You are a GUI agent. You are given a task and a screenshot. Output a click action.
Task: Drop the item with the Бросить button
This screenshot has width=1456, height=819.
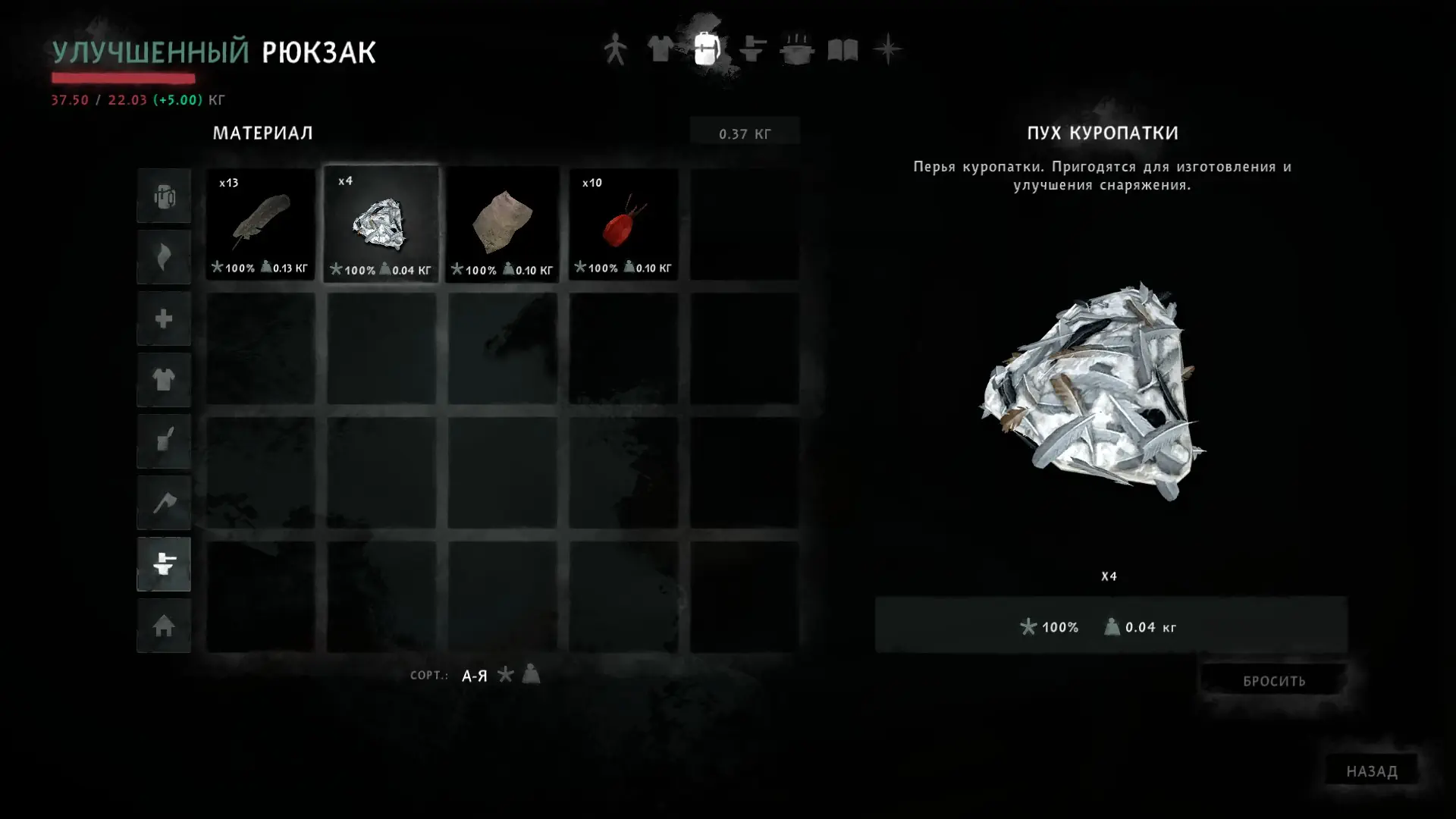coord(1274,681)
